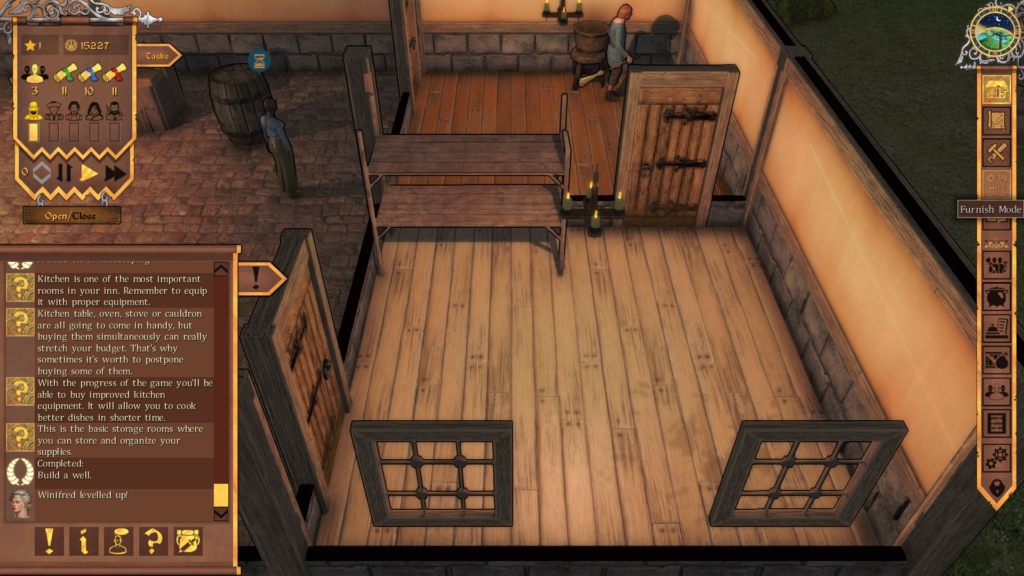Open the gear settings icon
Screen dimensions: 1024x576
tap(996, 457)
